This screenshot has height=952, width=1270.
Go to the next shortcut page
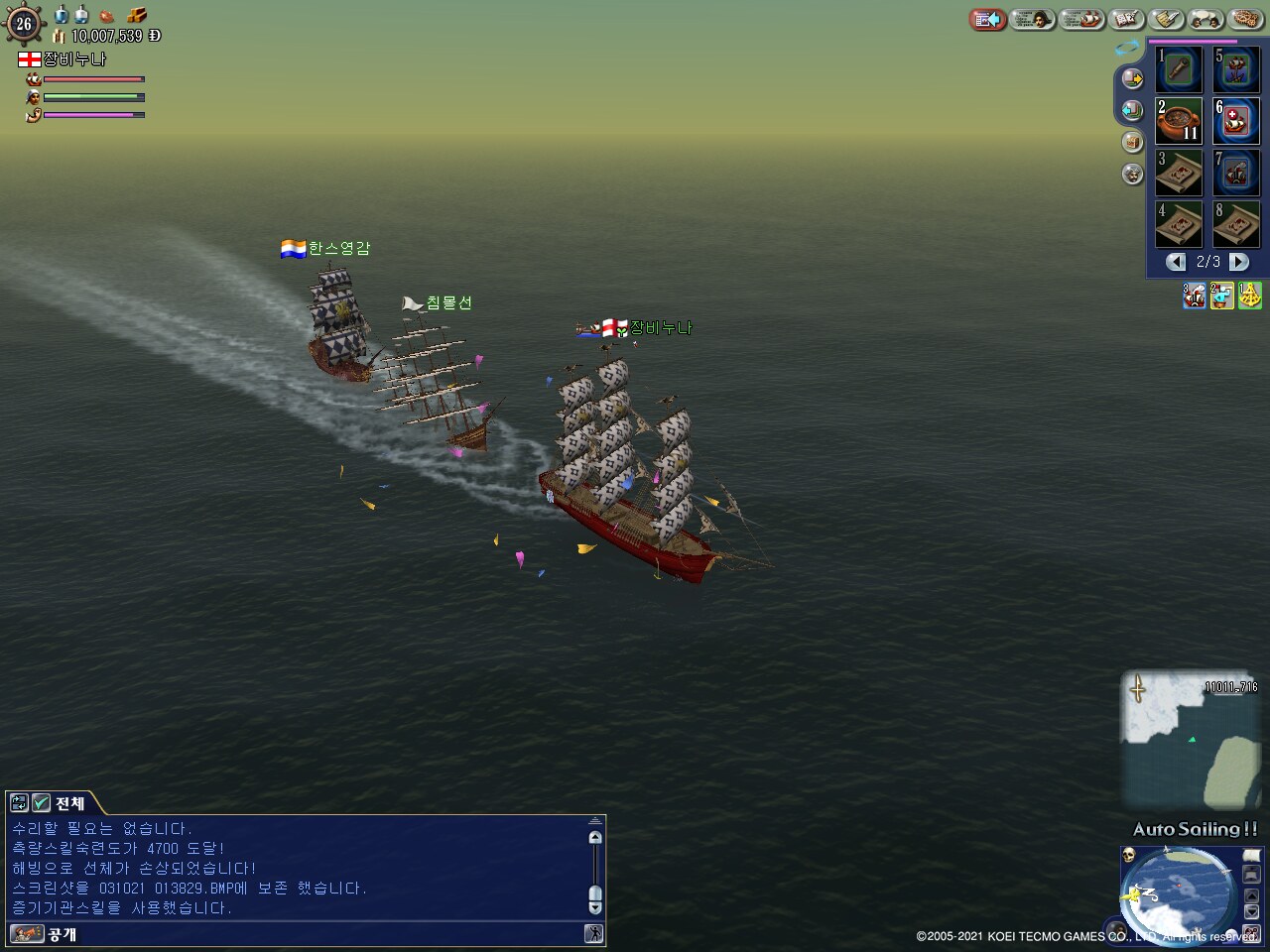point(1239,262)
